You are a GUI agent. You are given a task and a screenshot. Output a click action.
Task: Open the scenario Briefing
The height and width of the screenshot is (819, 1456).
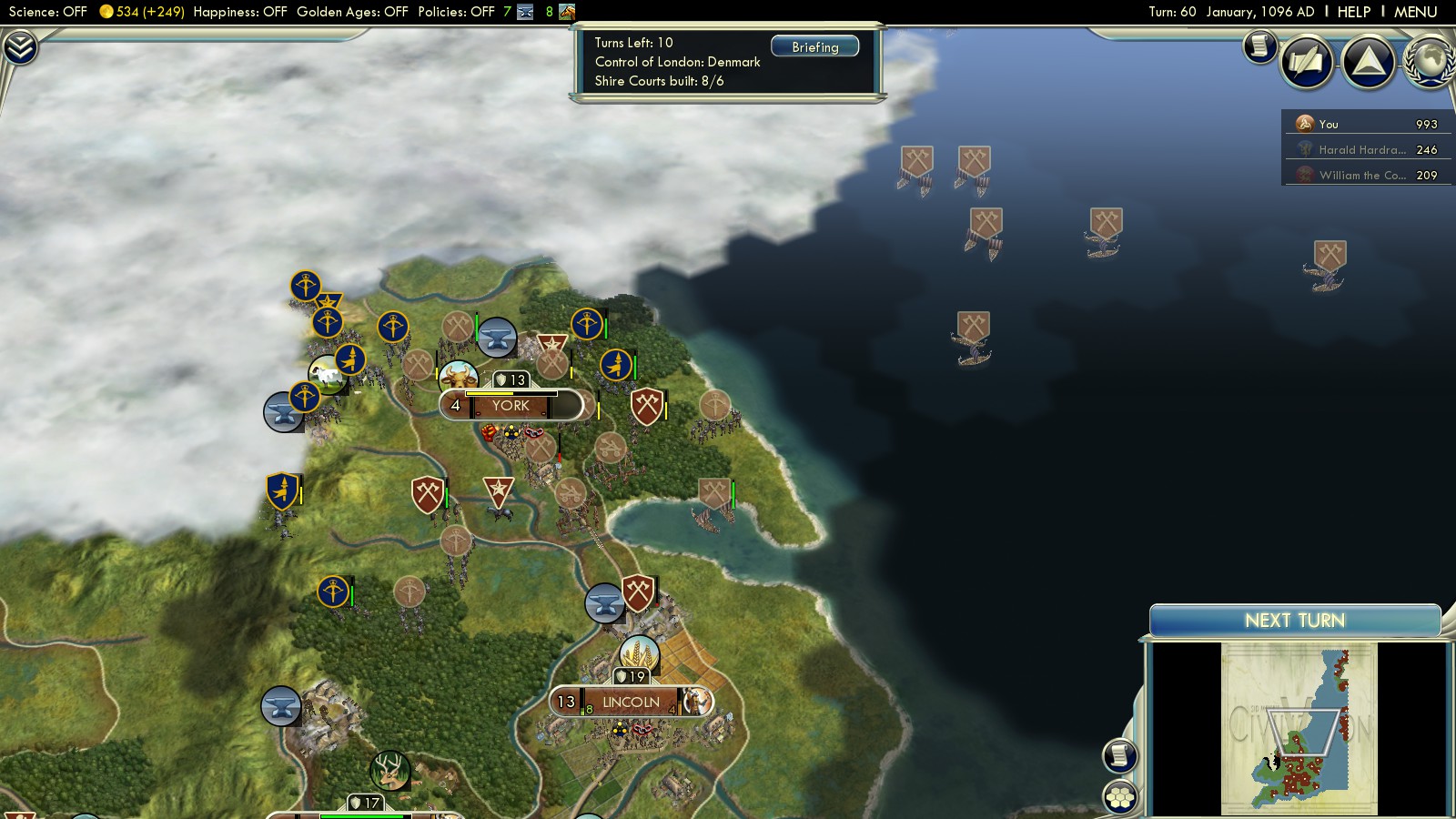[814, 46]
